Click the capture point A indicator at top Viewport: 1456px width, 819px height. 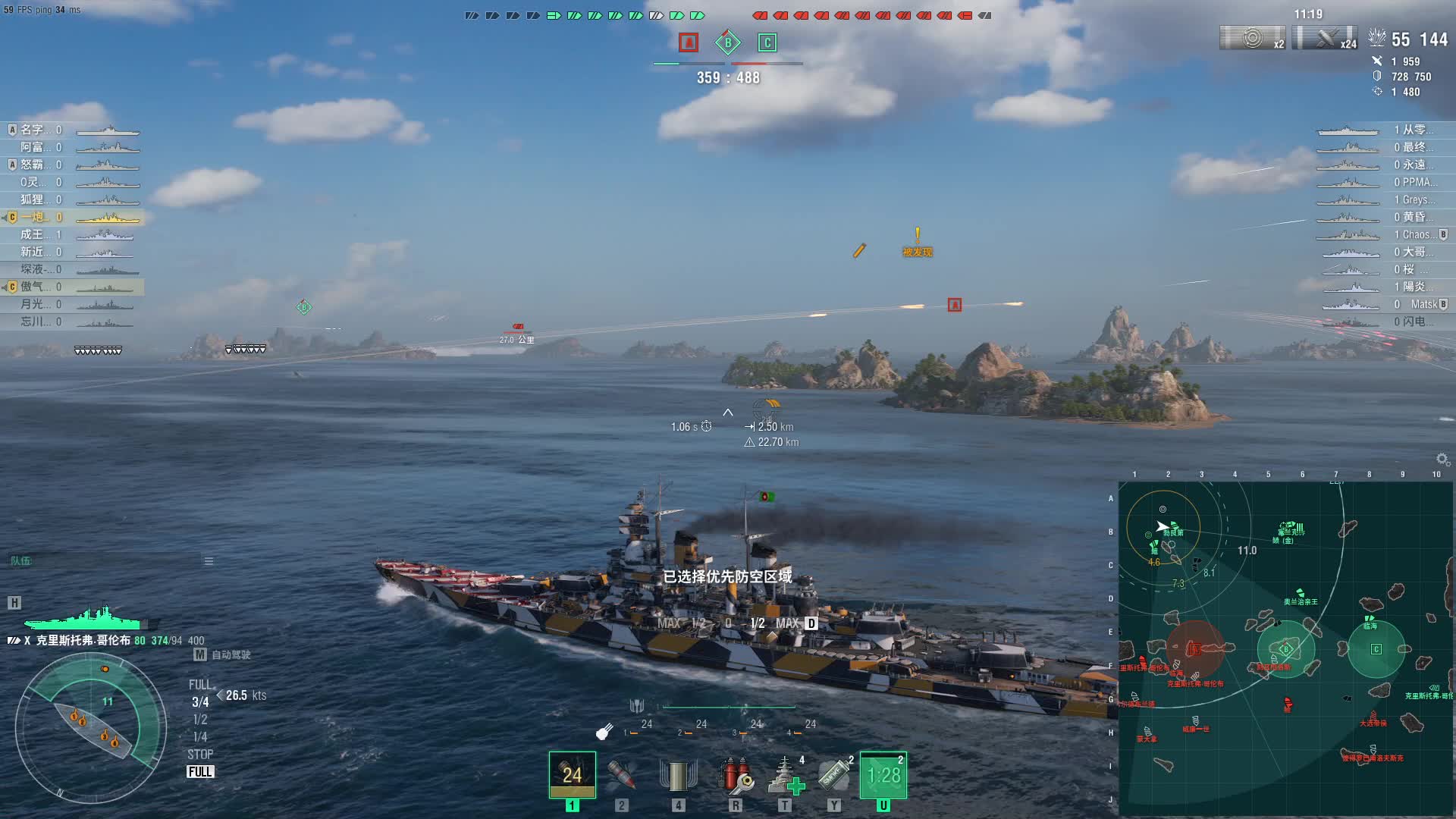(689, 42)
